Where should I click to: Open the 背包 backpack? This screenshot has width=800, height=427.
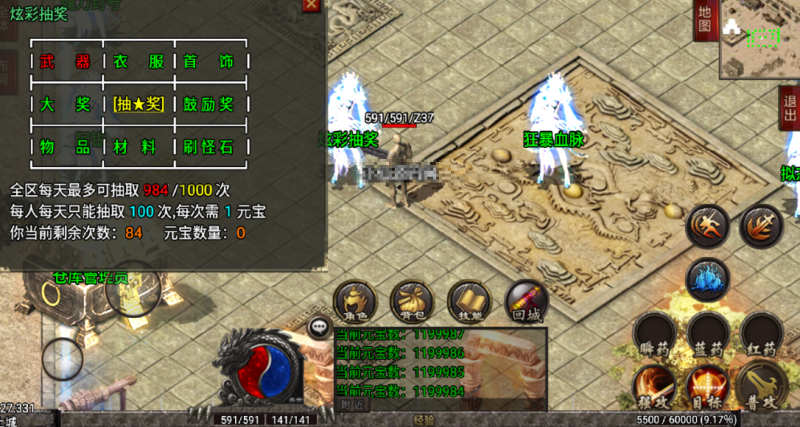coord(411,301)
